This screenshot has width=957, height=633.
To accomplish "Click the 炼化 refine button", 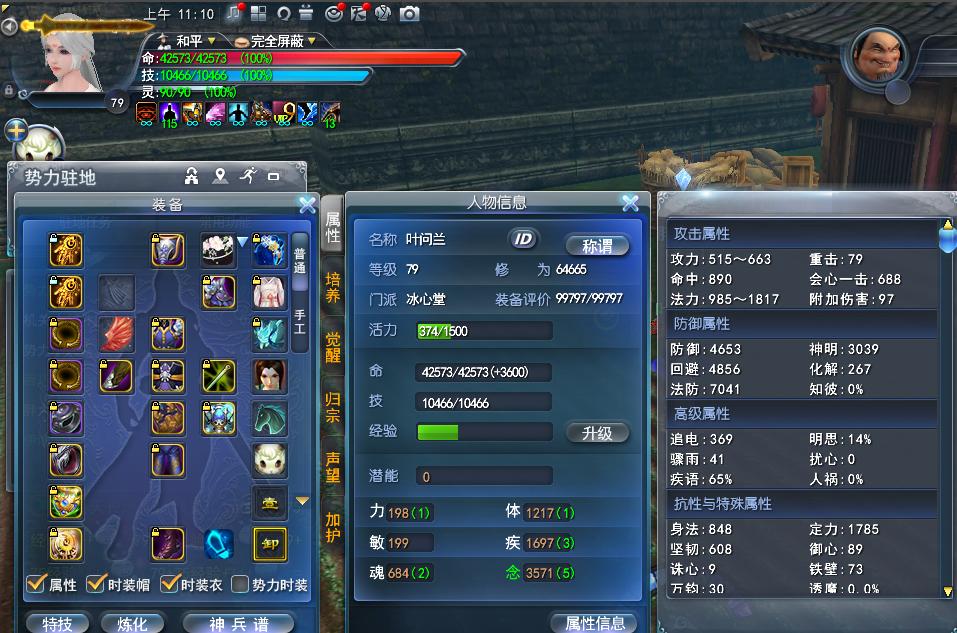I will (x=132, y=623).
